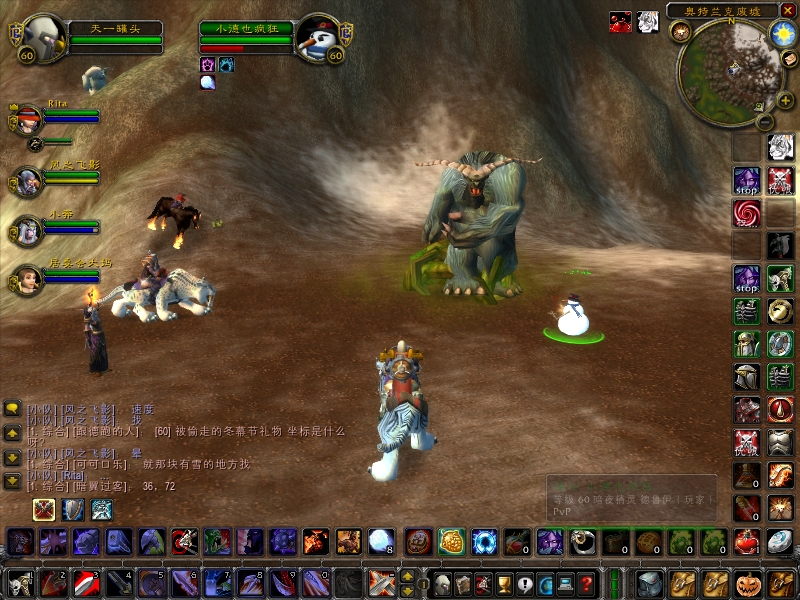Close the minimap with the X button
The width and height of the screenshot is (800, 600).
(x=787, y=10)
